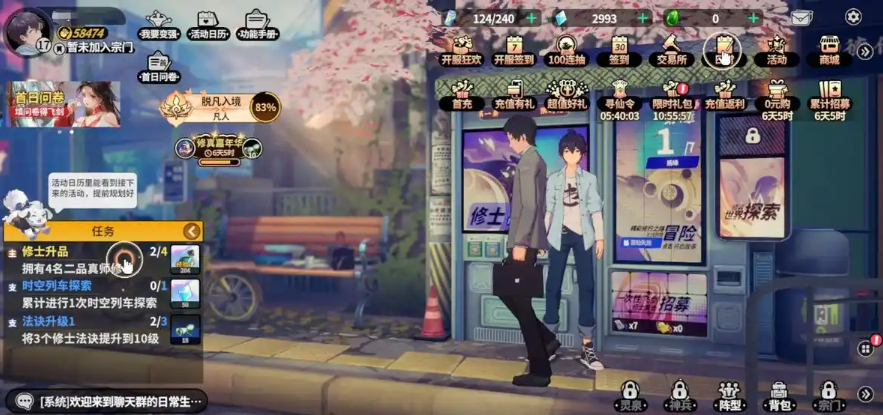
Task: Open the mail envelope inbox
Action: point(801,17)
